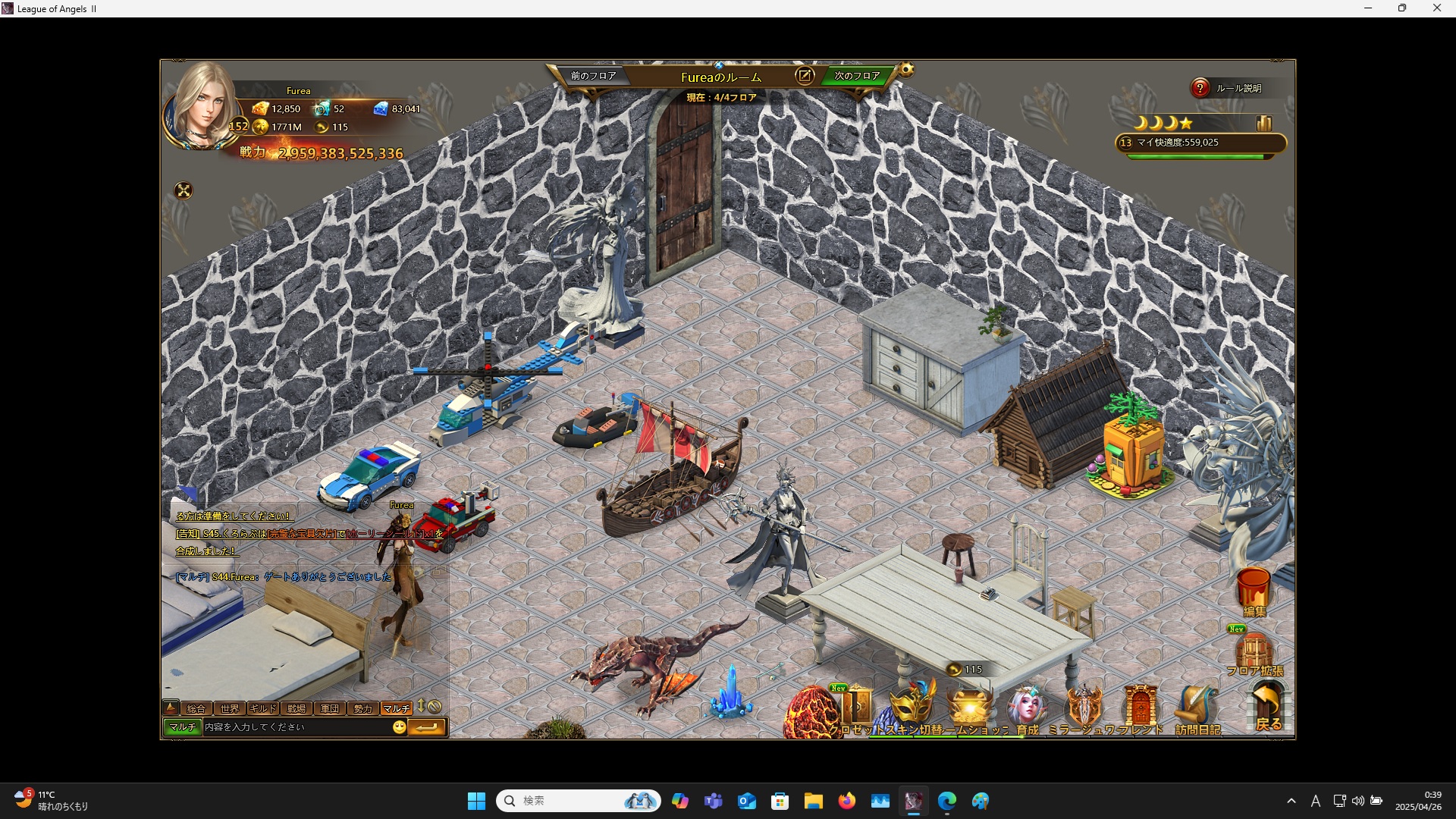
Task: Open the chat emoji smiley picker
Action: 400,727
